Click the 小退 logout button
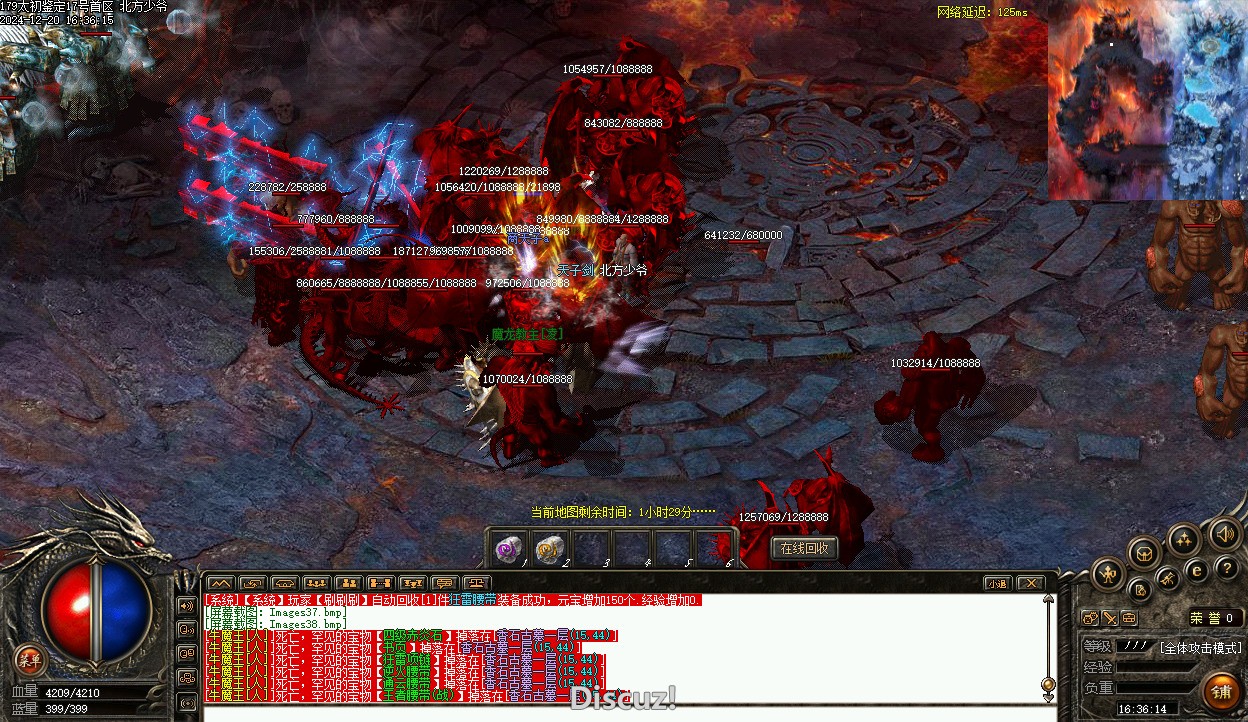The height and width of the screenshot is (722, 1248). [x=997, y=583]
